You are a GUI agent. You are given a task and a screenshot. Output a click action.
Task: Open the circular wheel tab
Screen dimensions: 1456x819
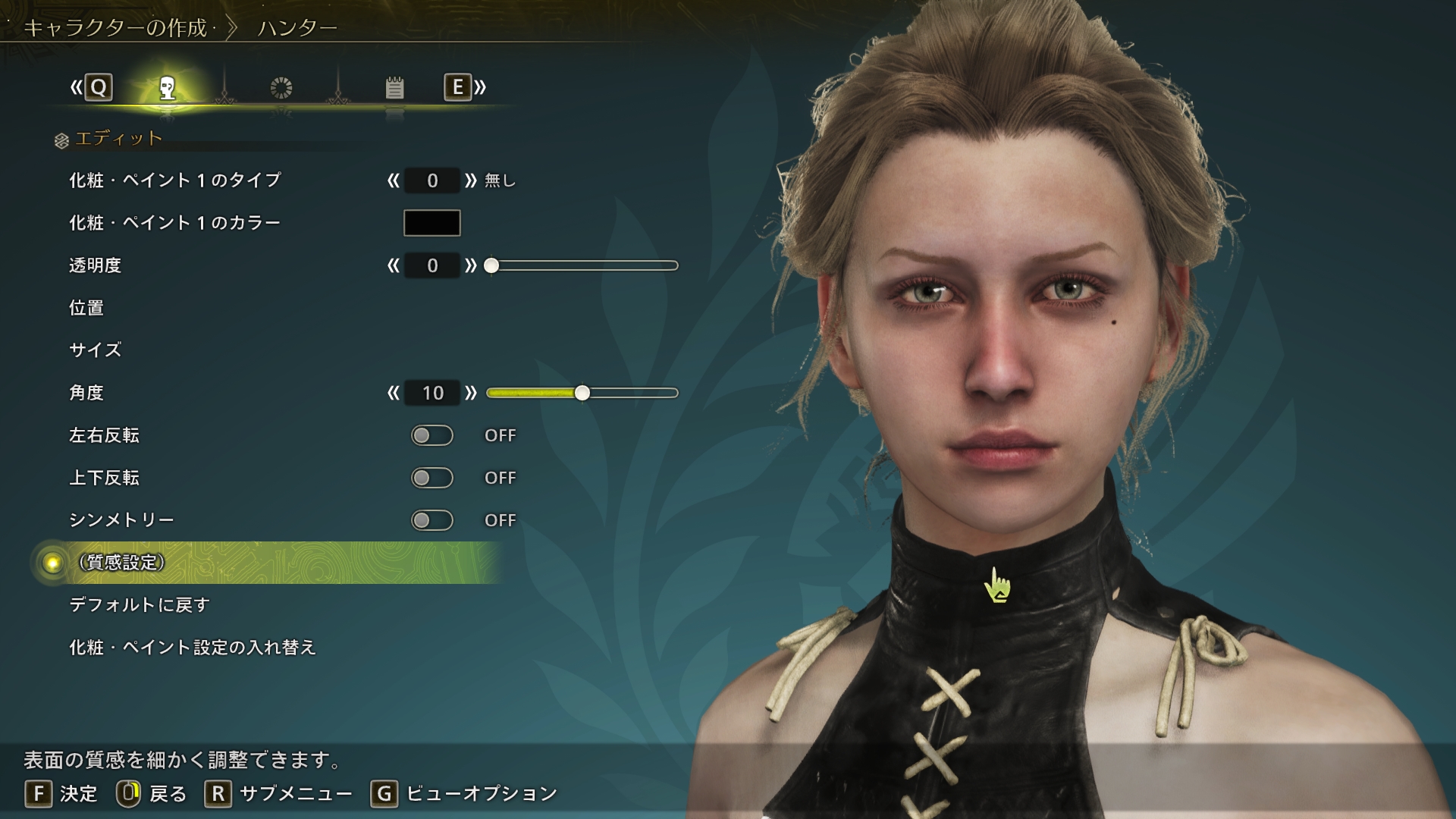[281, 88]
